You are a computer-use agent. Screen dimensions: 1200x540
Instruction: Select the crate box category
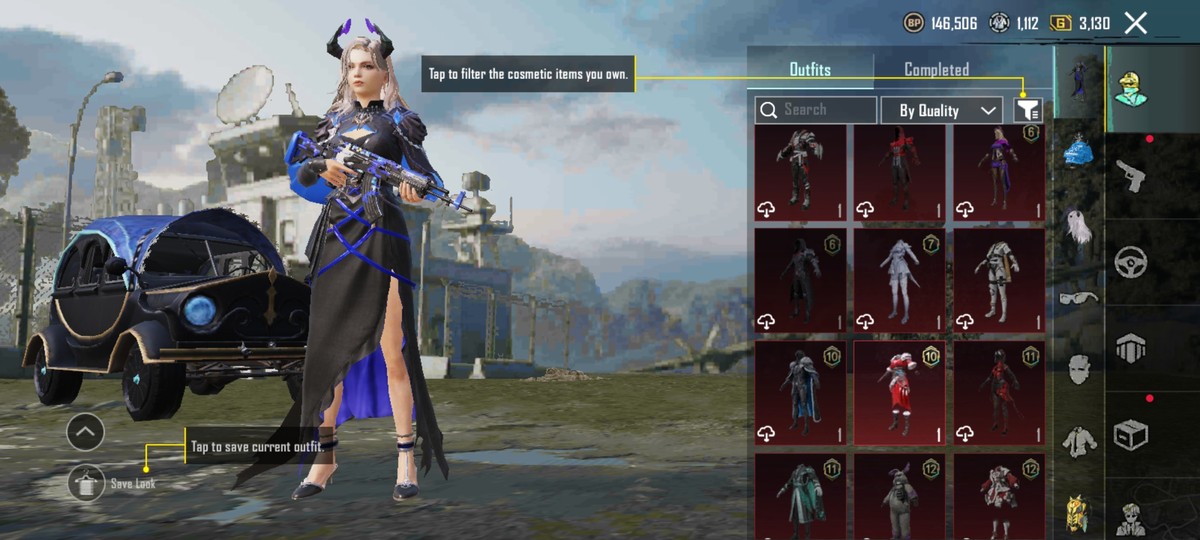pyautogui.click(x=1130, y=435)
